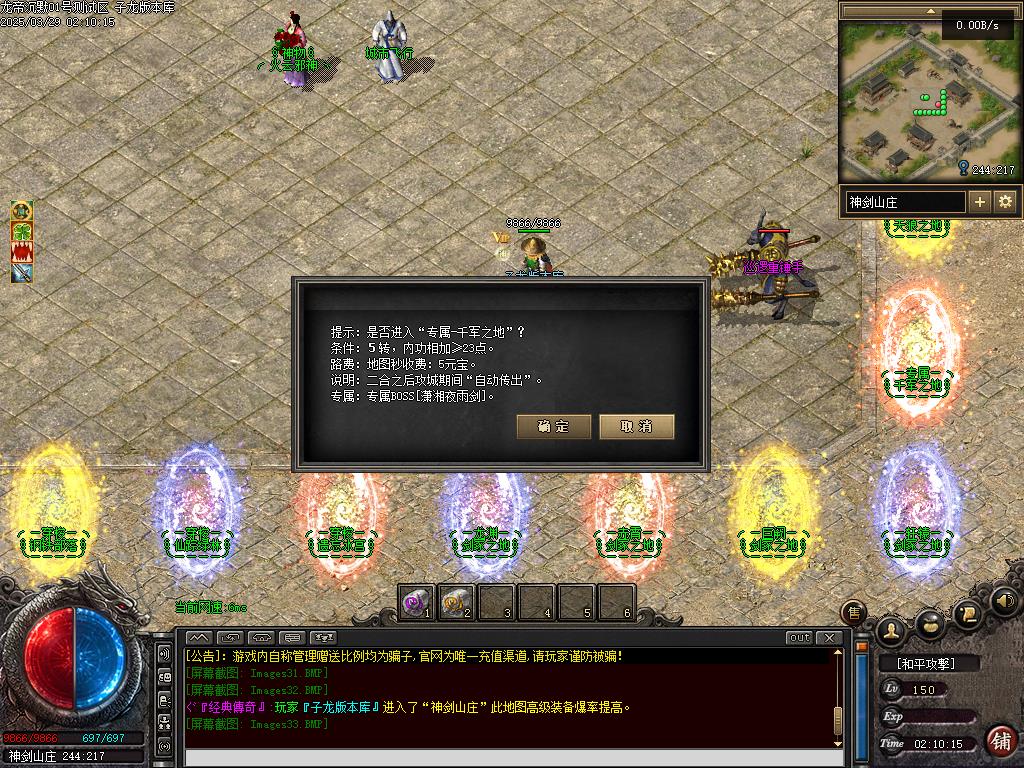1024x768 pixels.
Task: Toggle sound with the speaker icon
Action: click(1006, 601)
